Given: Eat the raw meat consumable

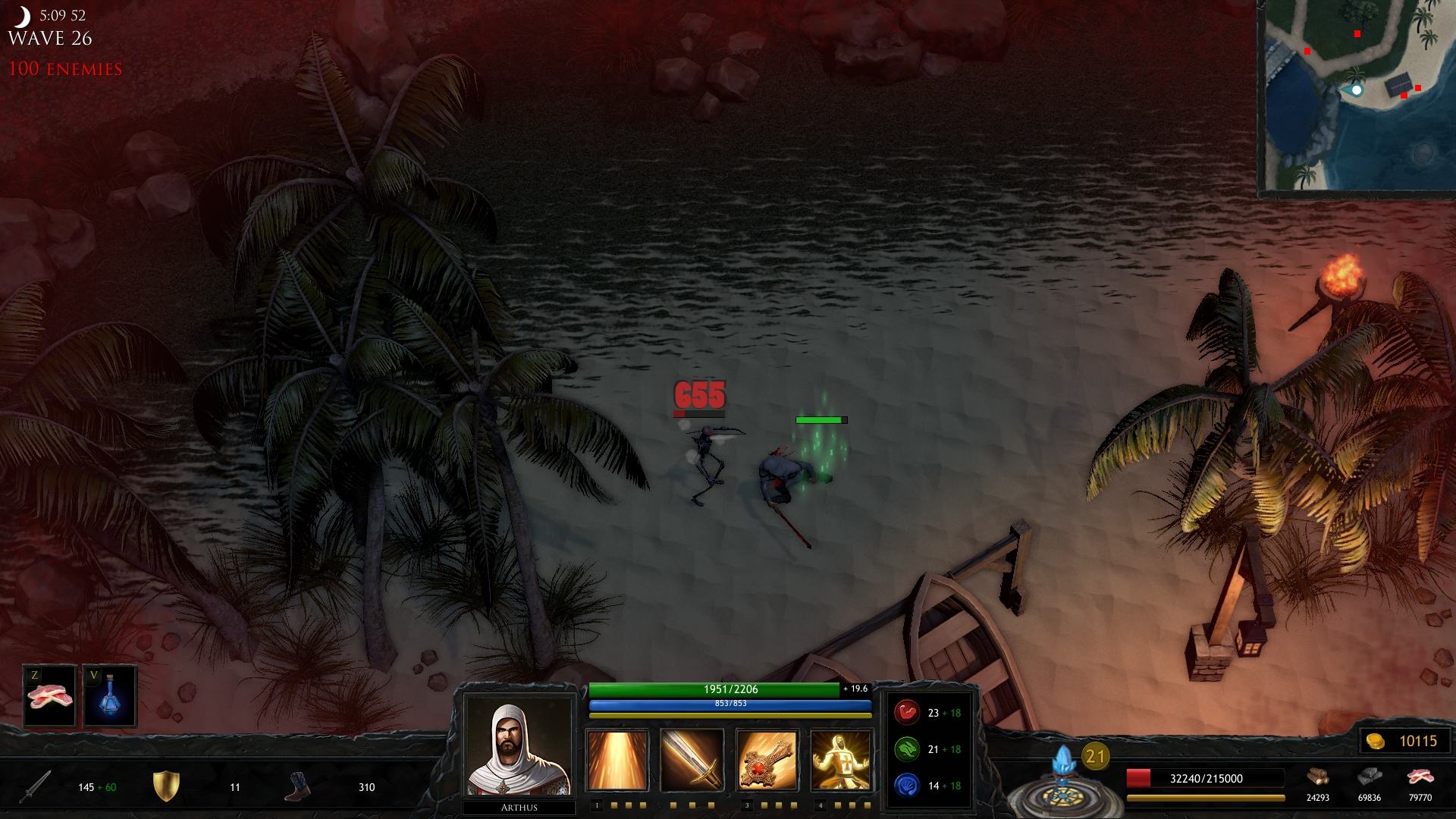Looking at the screenshot, I should click(x=49, y=695).
